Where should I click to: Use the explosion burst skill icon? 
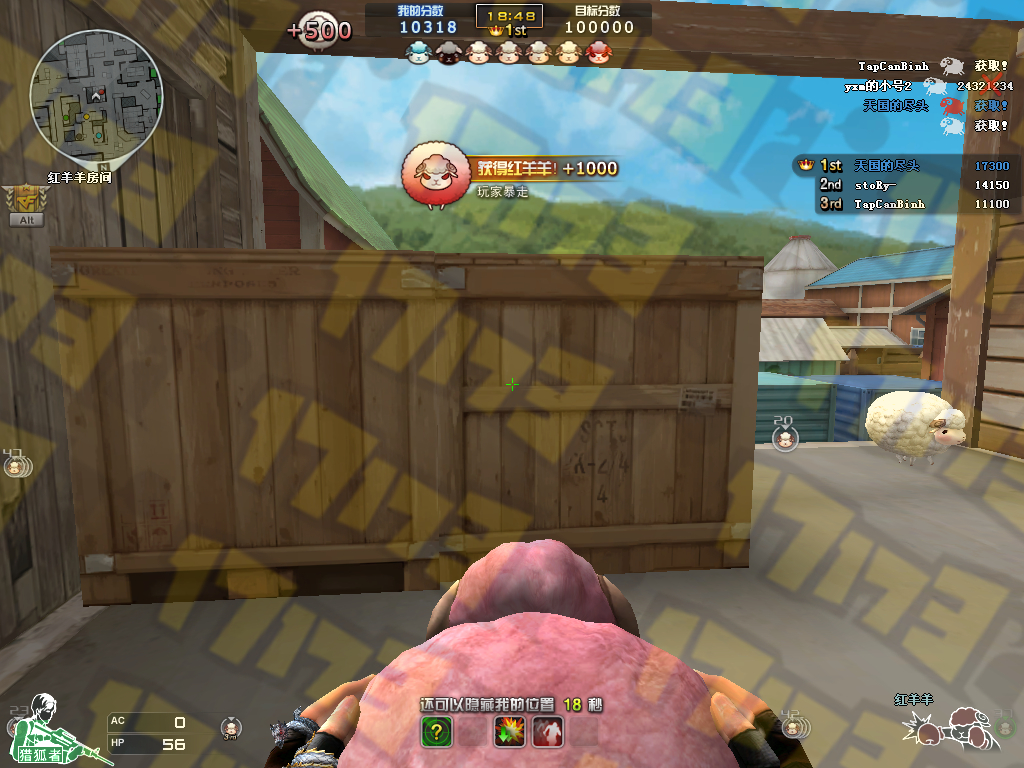tap(509, 732)
